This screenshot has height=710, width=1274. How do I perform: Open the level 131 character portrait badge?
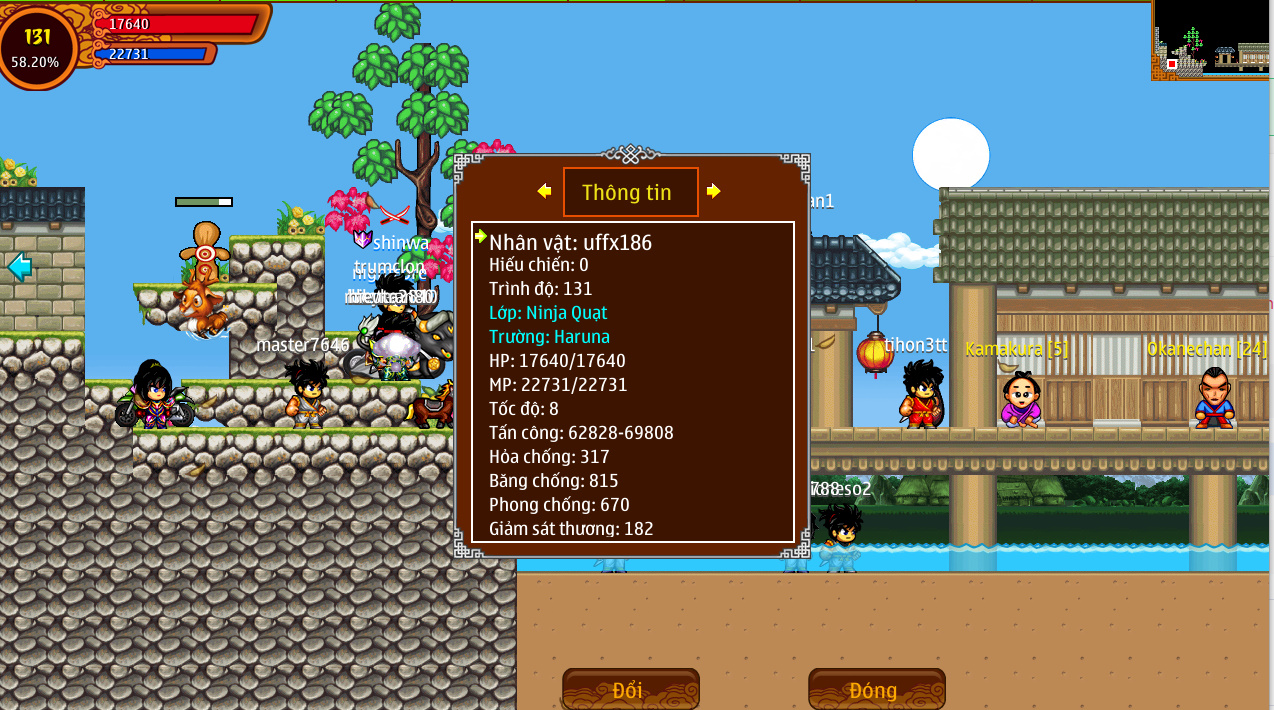37,46
